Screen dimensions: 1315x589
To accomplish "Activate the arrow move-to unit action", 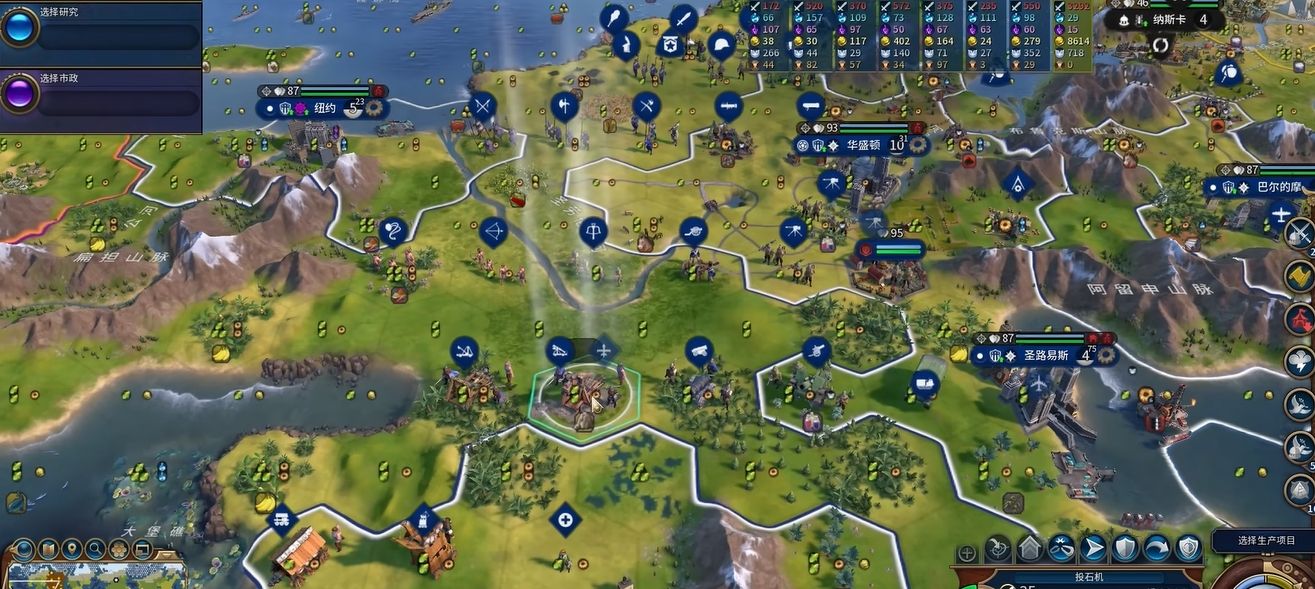I will [x=1093, y=548].
